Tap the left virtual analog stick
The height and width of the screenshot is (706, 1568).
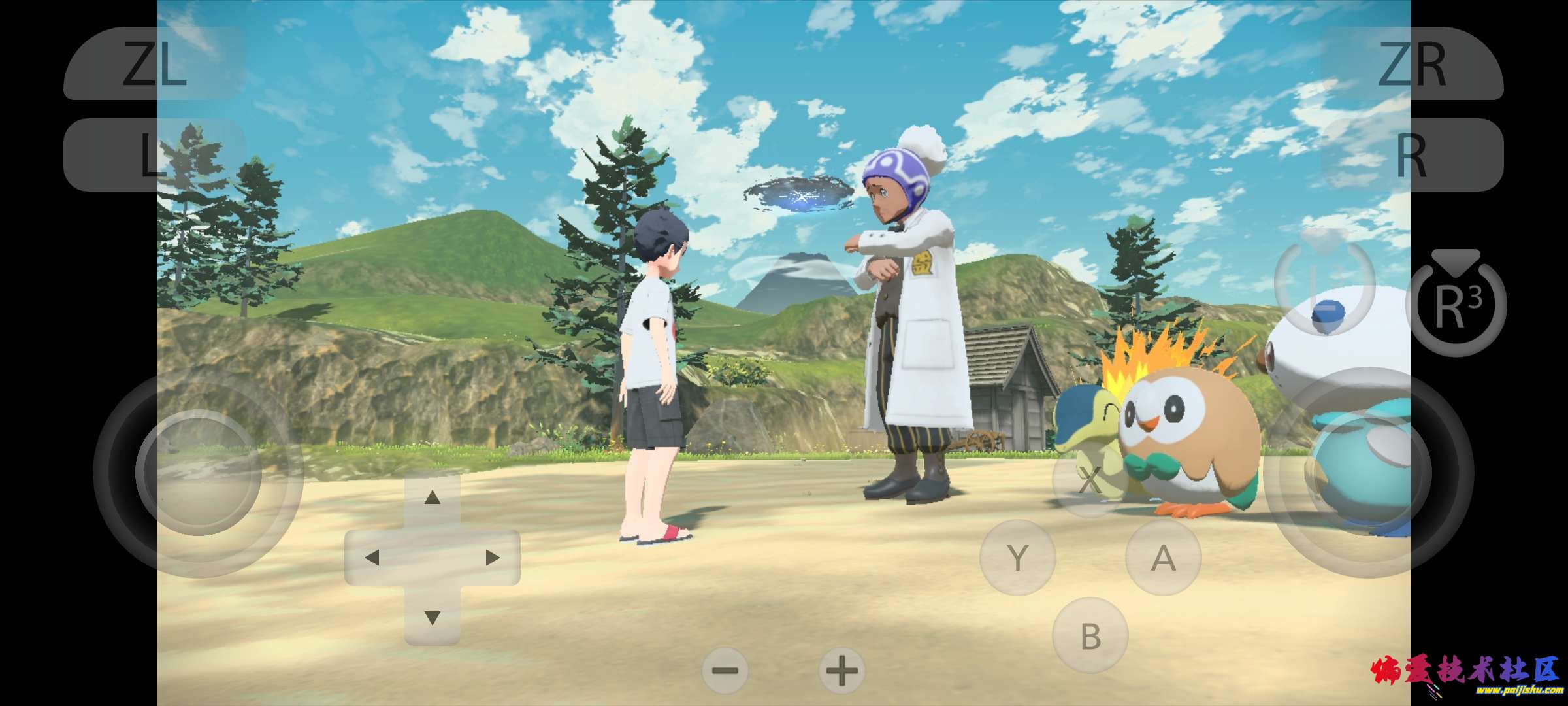pos(199,473)
